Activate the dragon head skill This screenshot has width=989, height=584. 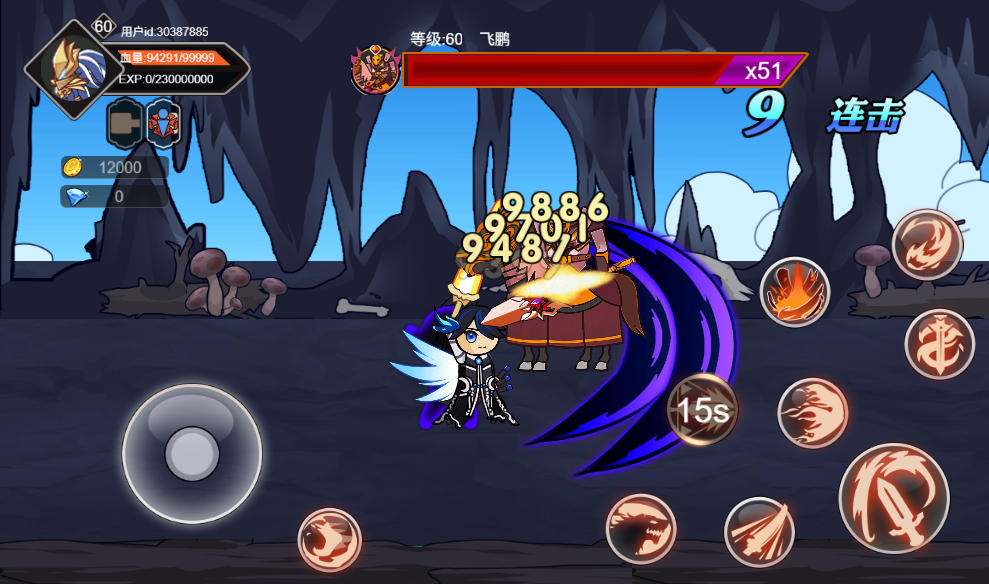point(641,527)
